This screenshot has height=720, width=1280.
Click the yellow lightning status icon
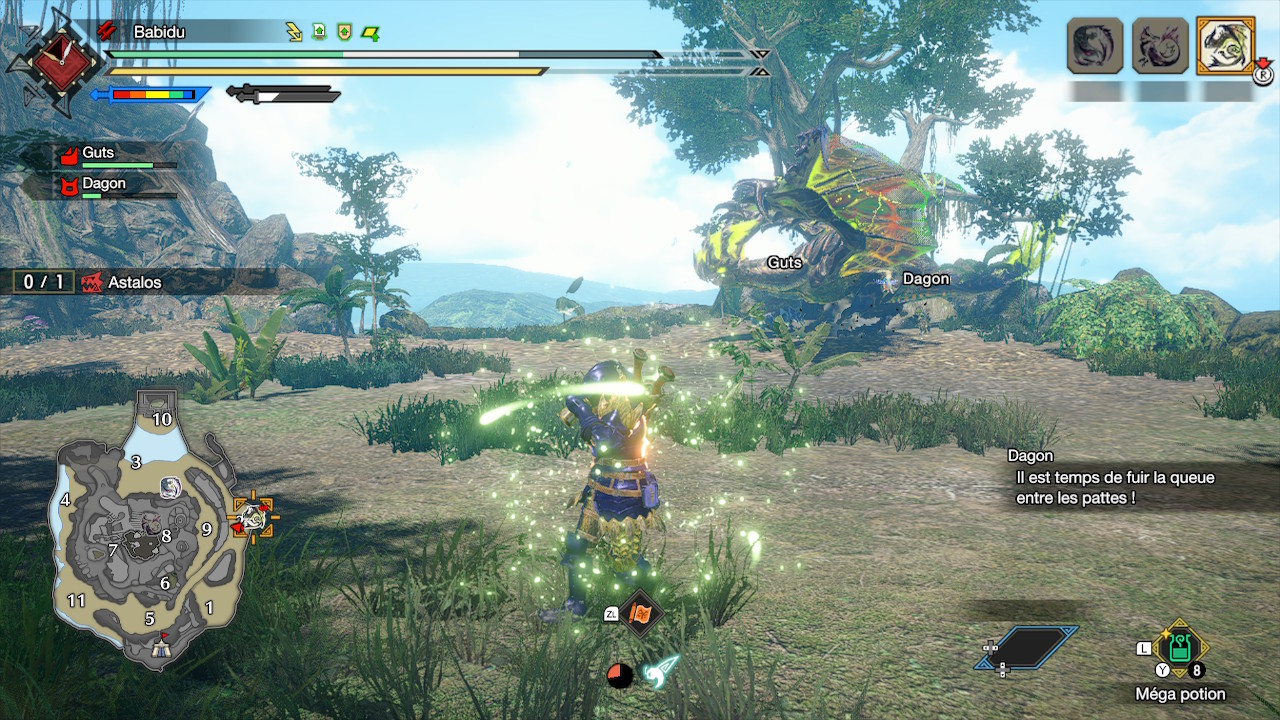click(x=294, y=32)
